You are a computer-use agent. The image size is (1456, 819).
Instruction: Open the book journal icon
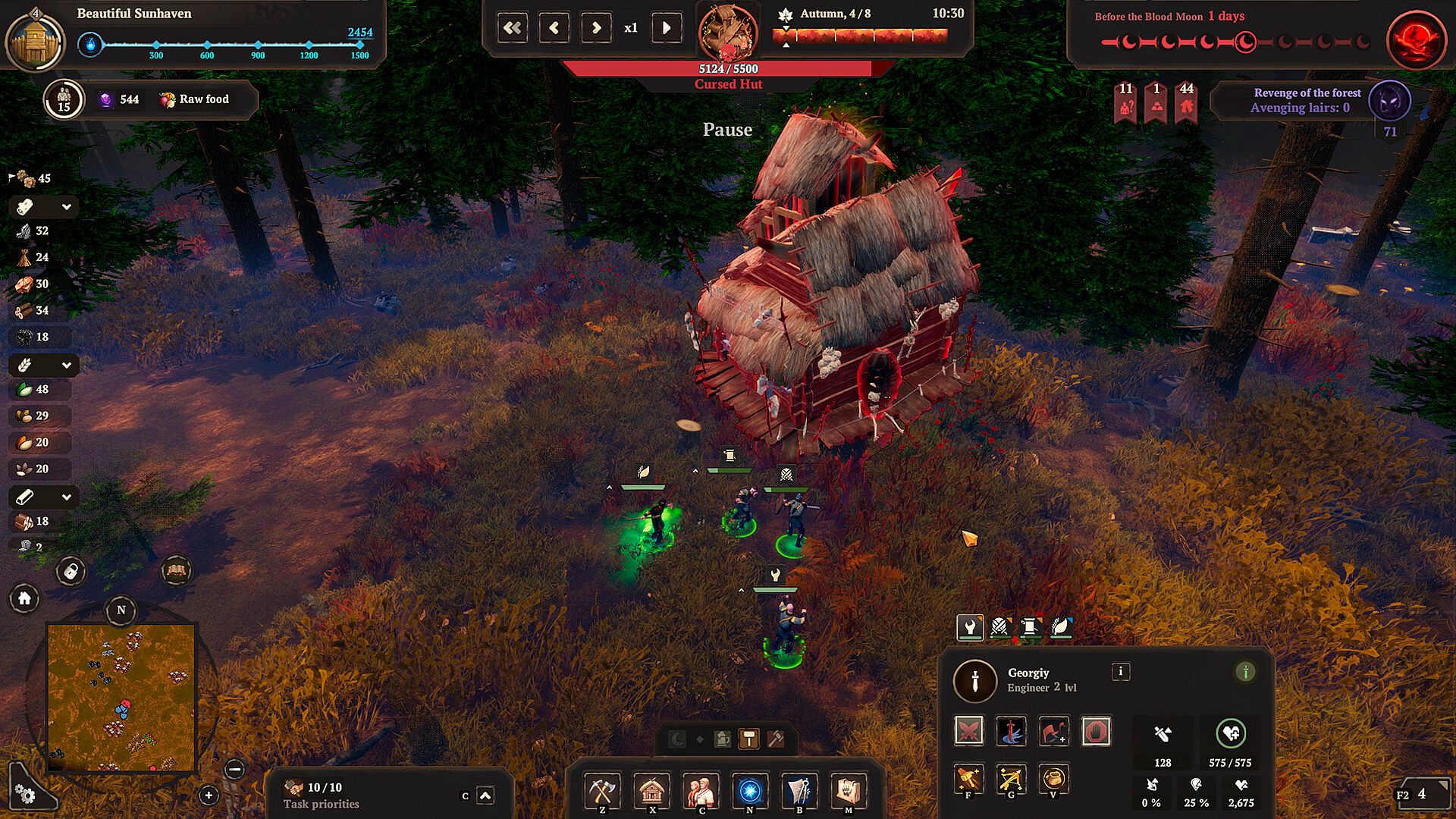click(x=177, y=570)
